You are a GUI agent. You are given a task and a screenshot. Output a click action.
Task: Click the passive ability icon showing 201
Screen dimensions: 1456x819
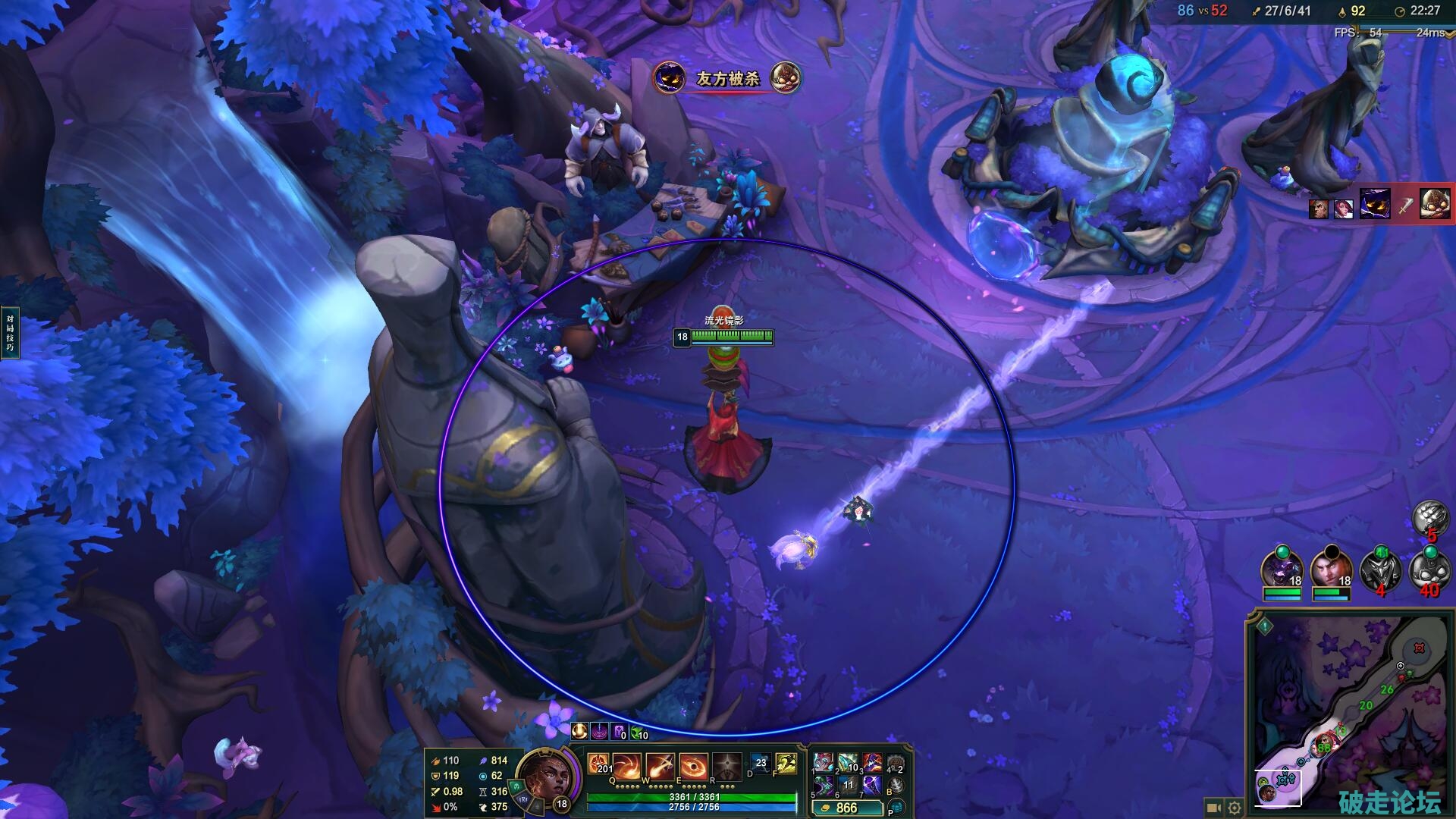(x=598, y=764)
